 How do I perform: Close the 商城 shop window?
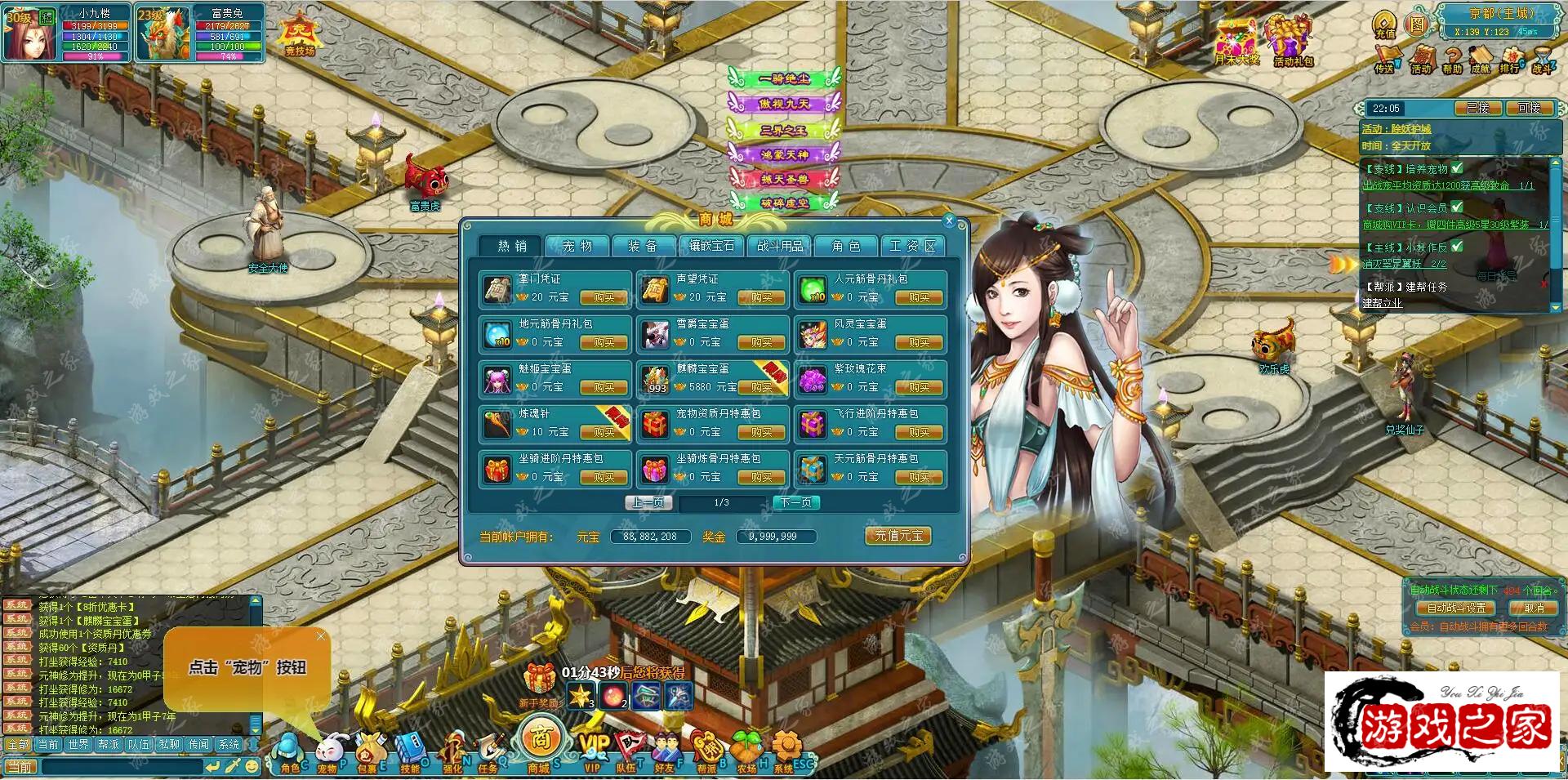tap(949, 221)
